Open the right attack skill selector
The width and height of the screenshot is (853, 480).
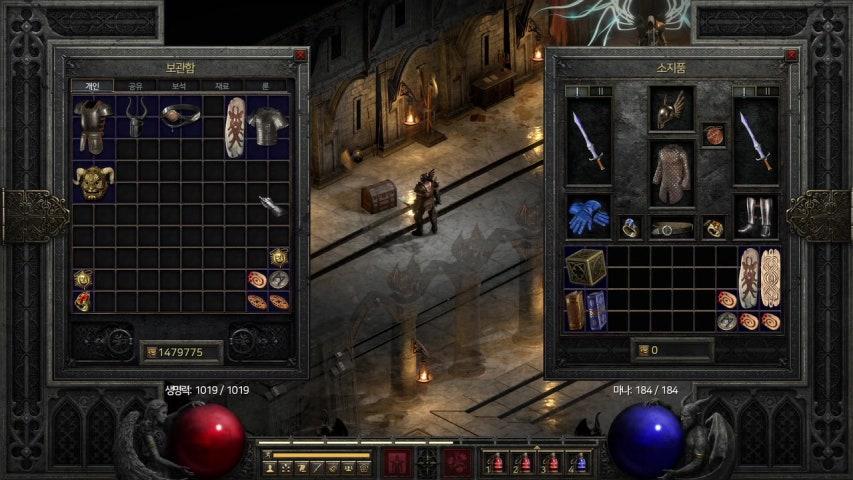pos(458,462)
